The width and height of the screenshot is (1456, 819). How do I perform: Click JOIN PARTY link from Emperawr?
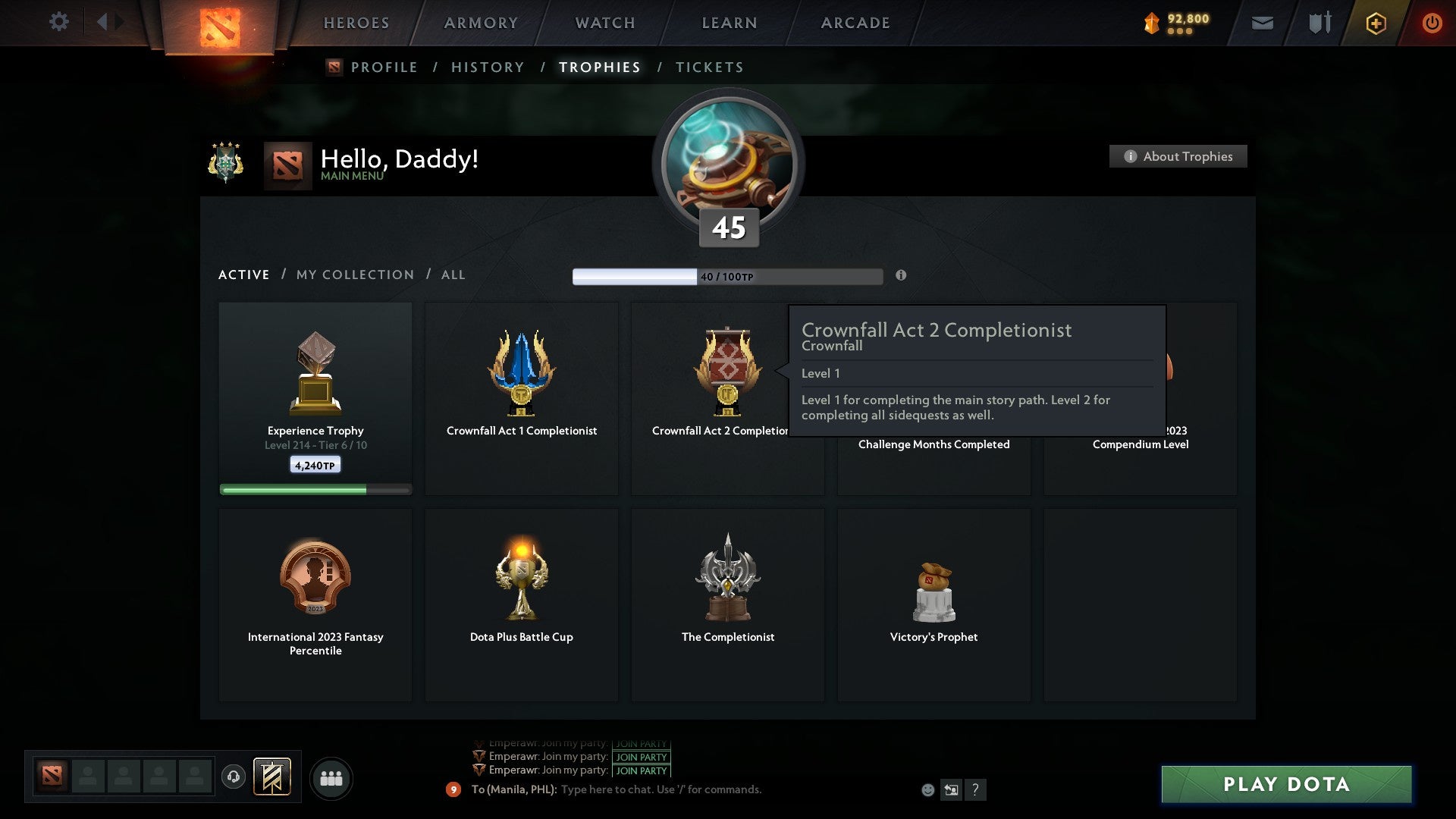[640, 757]
